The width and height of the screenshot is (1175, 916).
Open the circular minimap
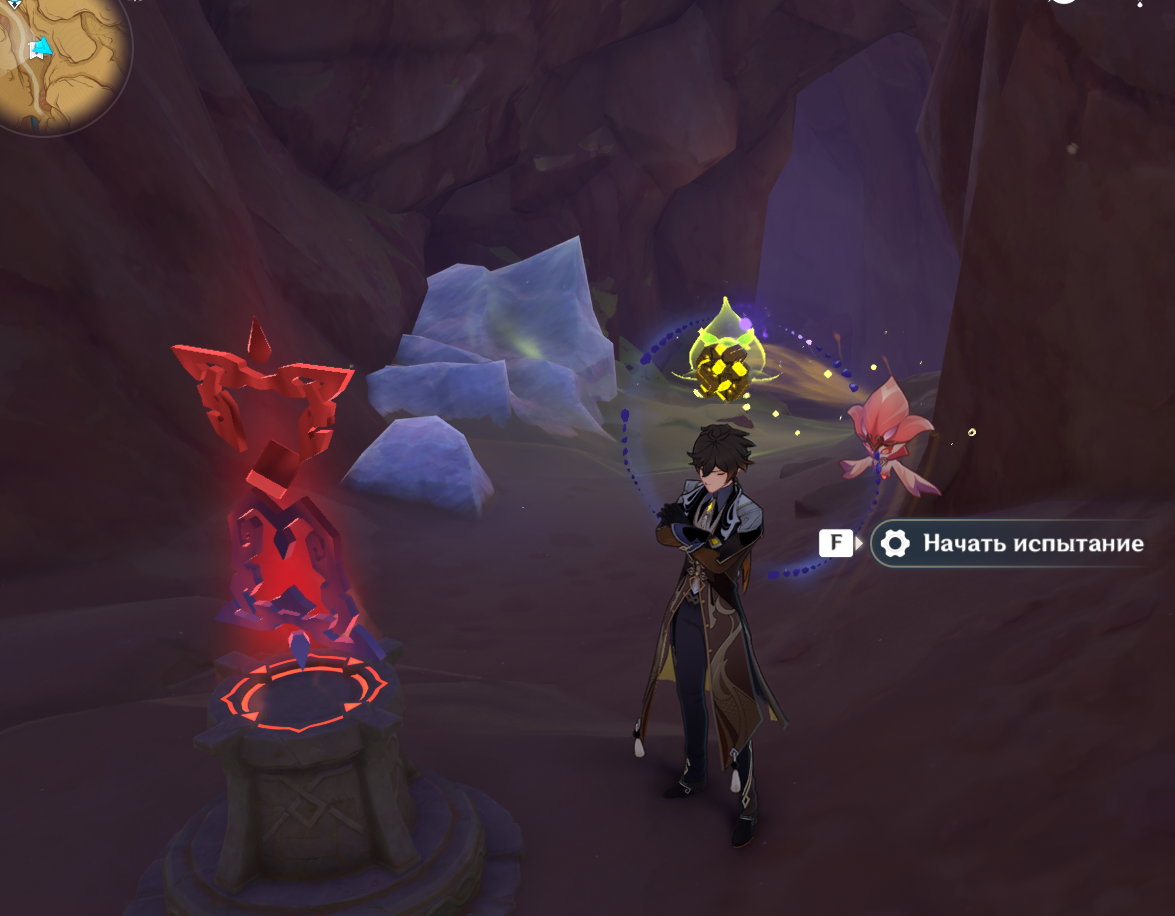pos(58,58)
